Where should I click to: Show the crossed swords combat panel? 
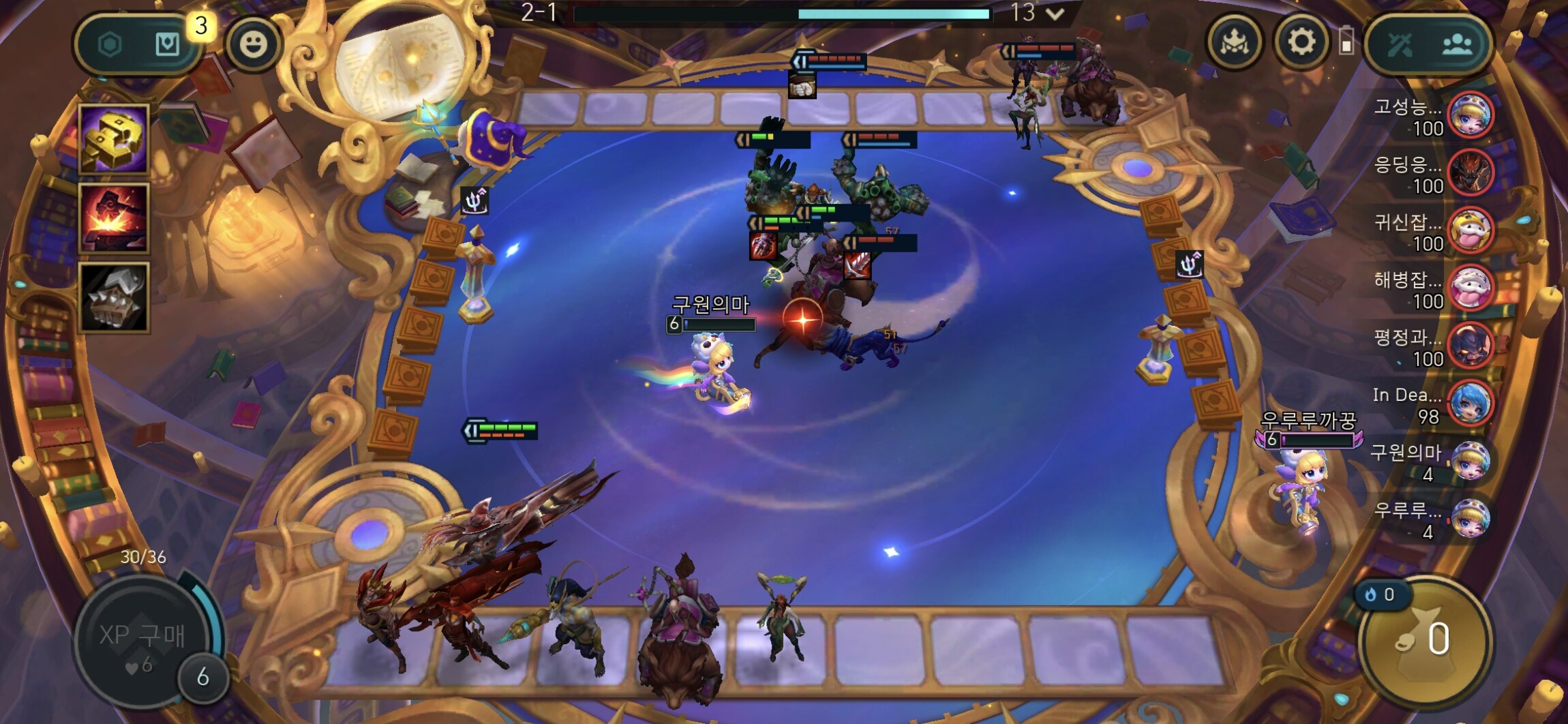coord(1400,45)
